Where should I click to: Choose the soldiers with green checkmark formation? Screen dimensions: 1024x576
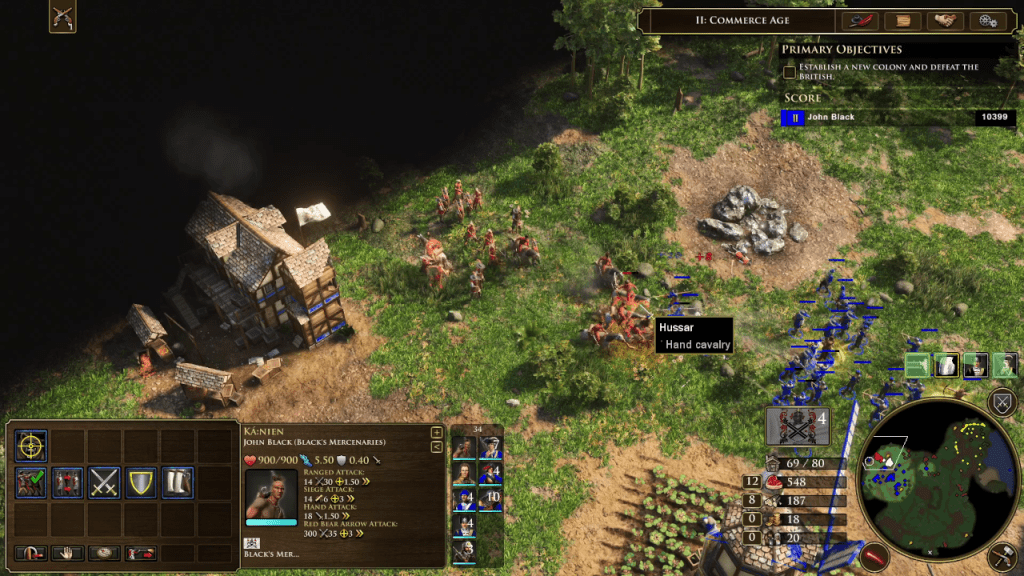coord(31,483)
